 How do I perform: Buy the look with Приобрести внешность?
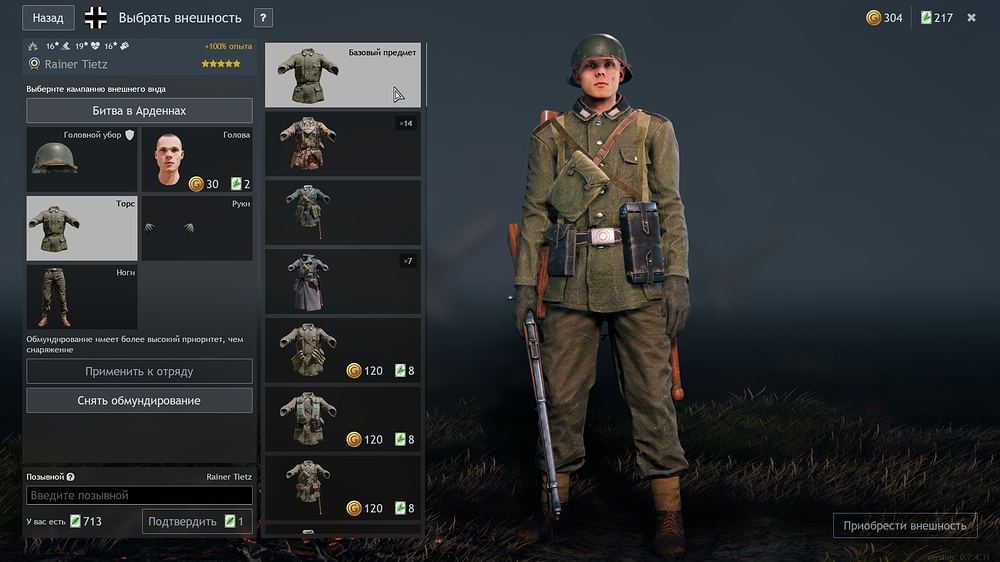coord(905,526)
